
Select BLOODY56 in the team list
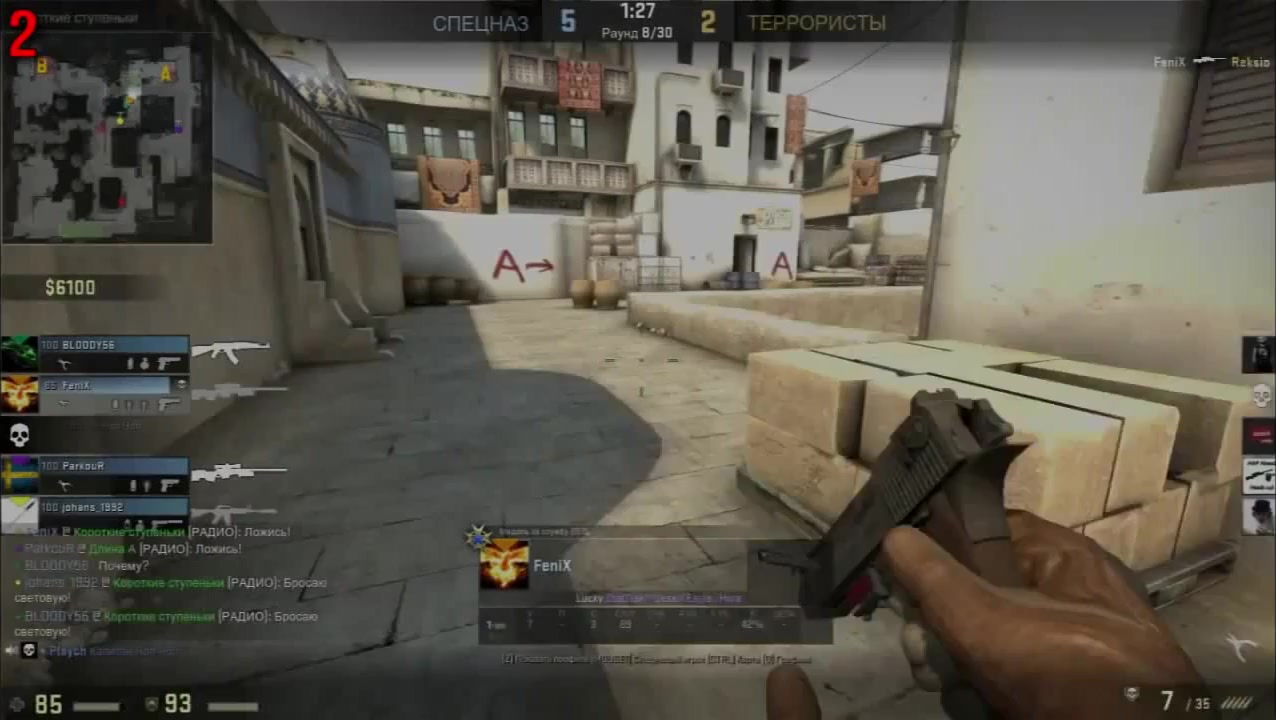(112, 354)
